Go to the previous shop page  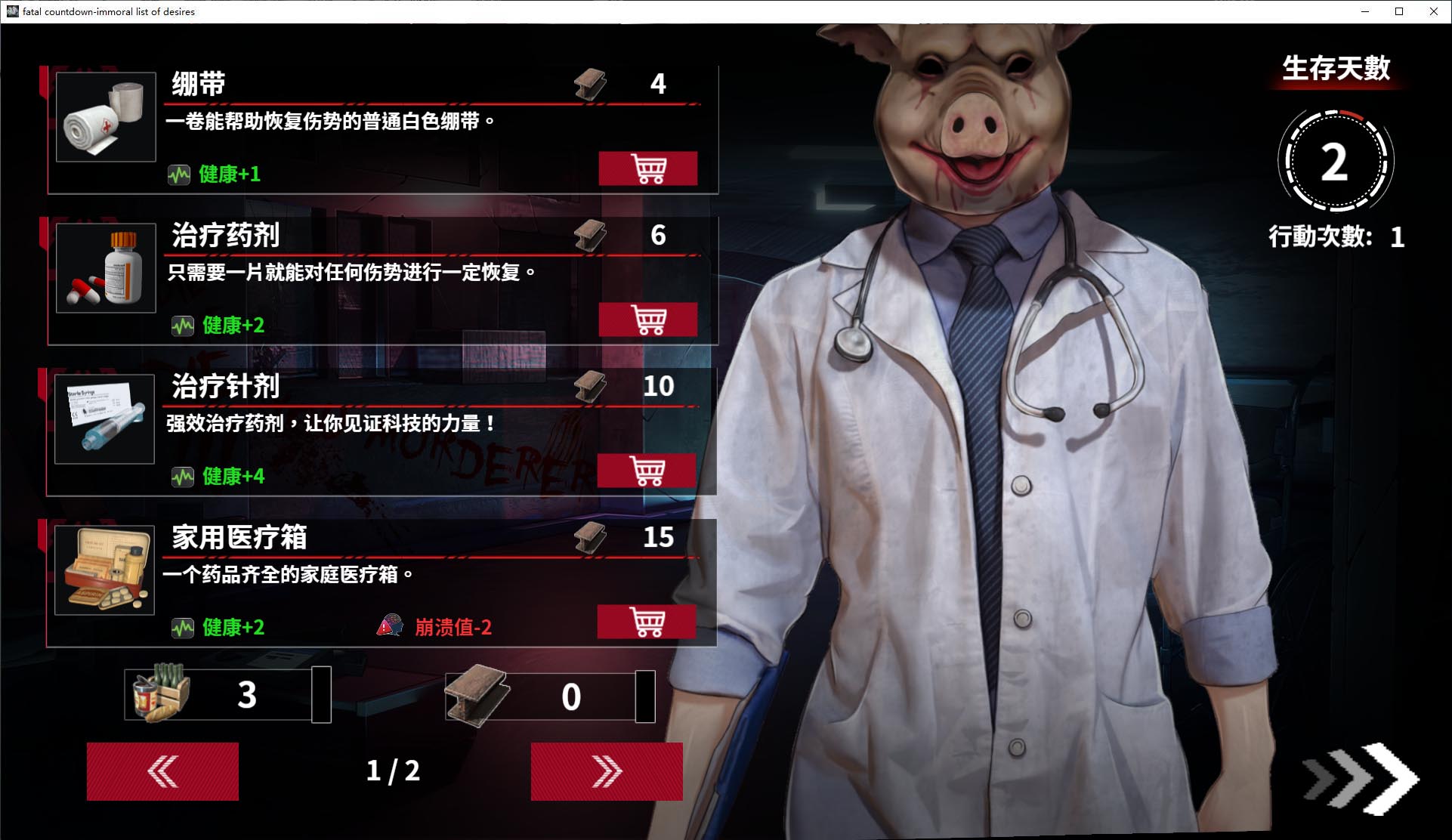coord(162,771)
